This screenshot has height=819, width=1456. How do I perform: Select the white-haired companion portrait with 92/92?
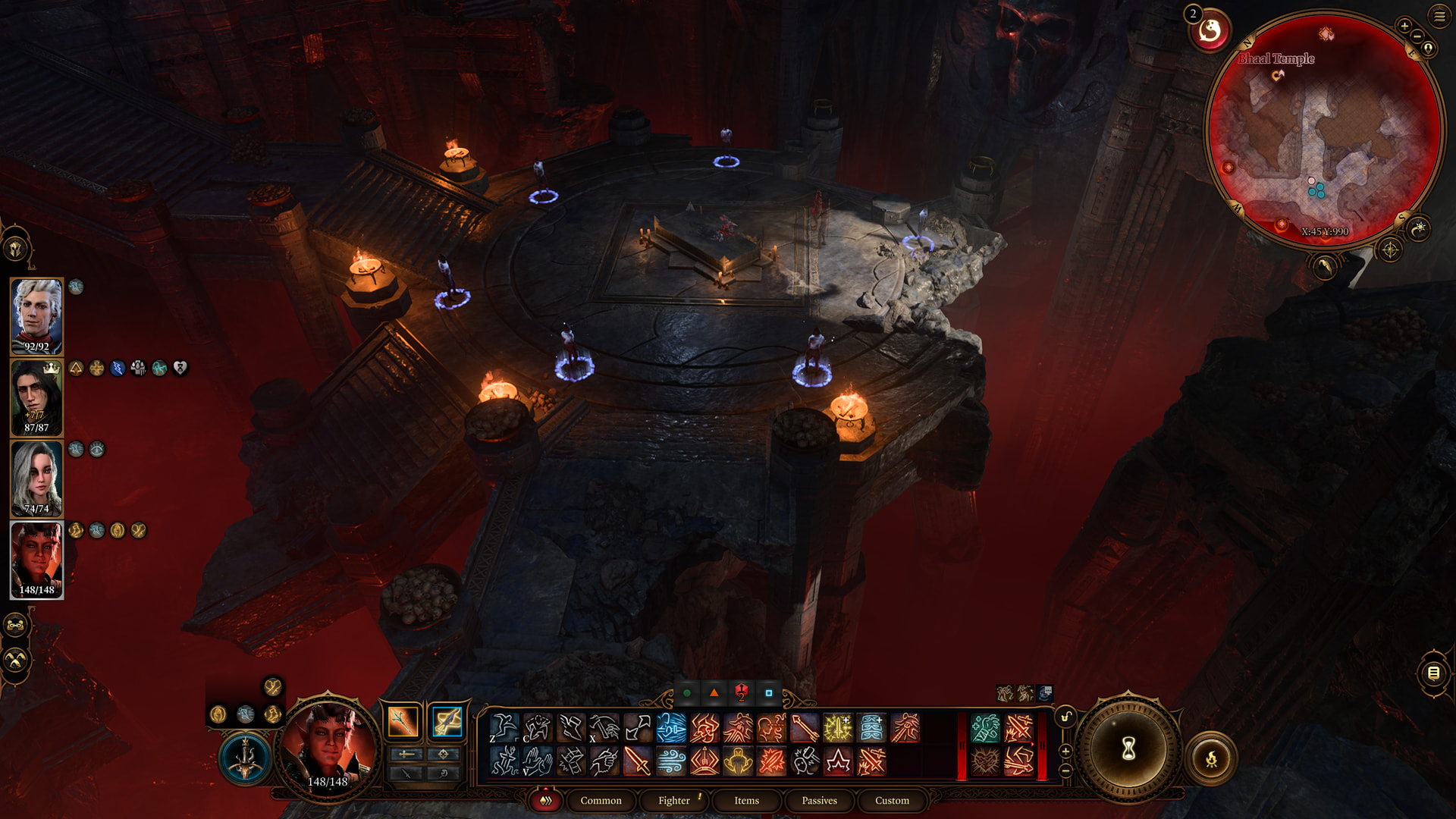point(36,315)
